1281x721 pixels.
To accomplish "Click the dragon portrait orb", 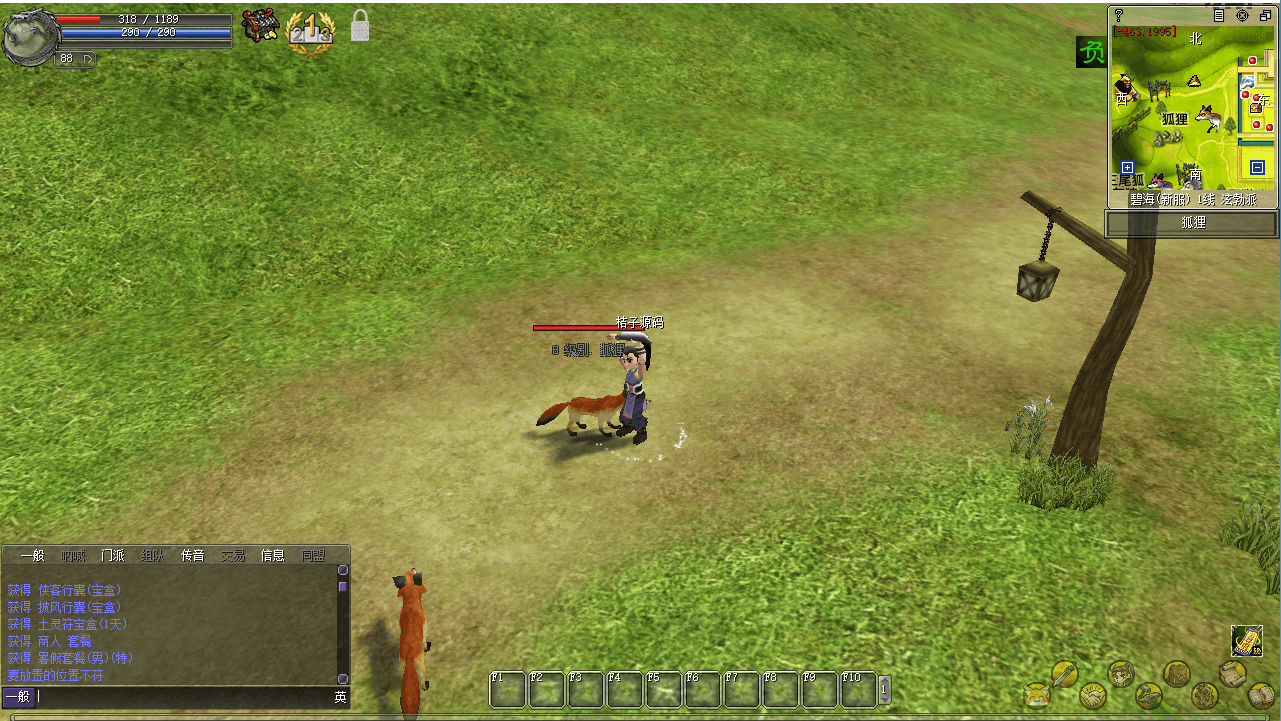I will click(x=27, y=38).
